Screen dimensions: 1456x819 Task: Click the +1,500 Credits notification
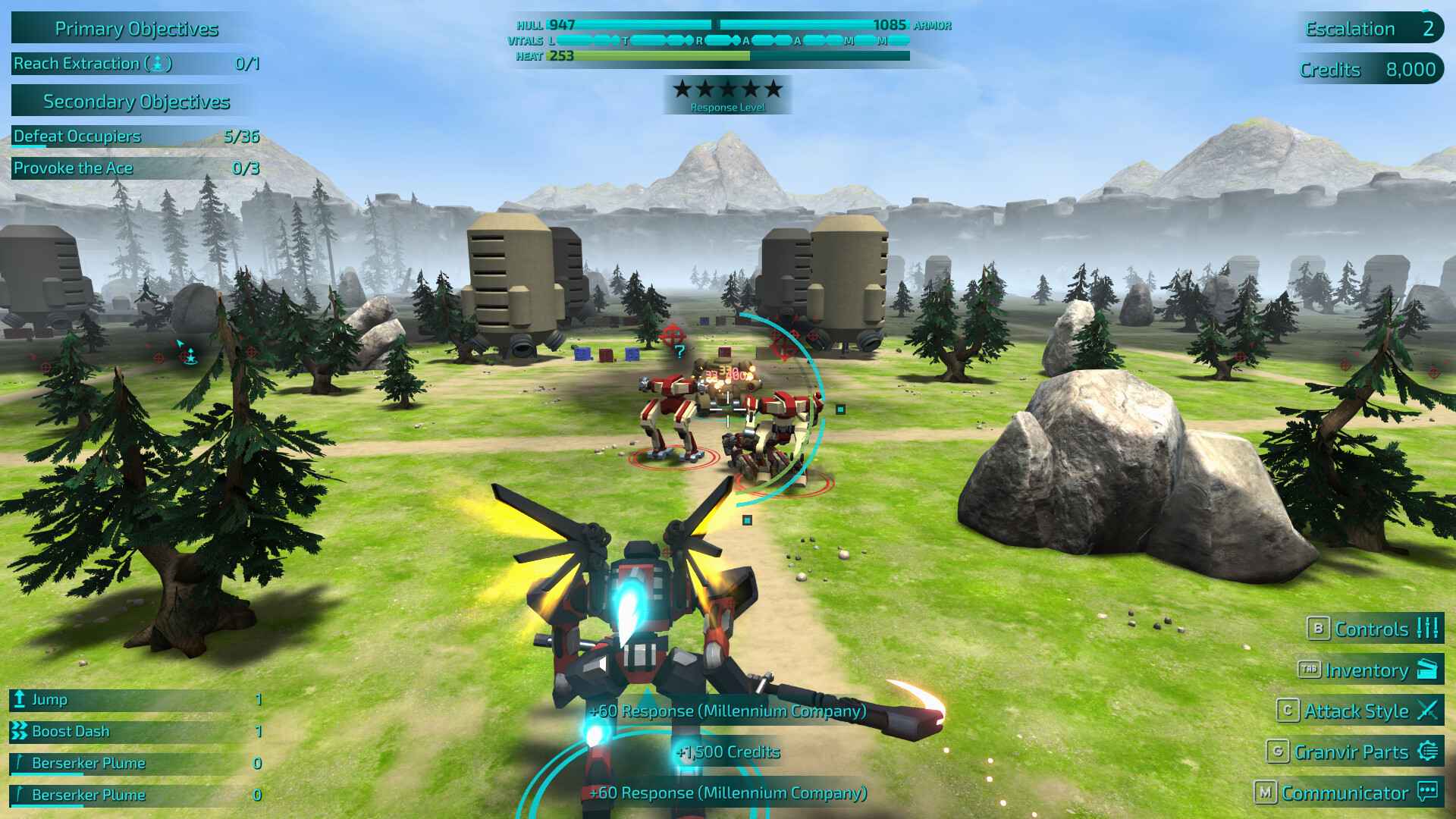click(728, 752)
